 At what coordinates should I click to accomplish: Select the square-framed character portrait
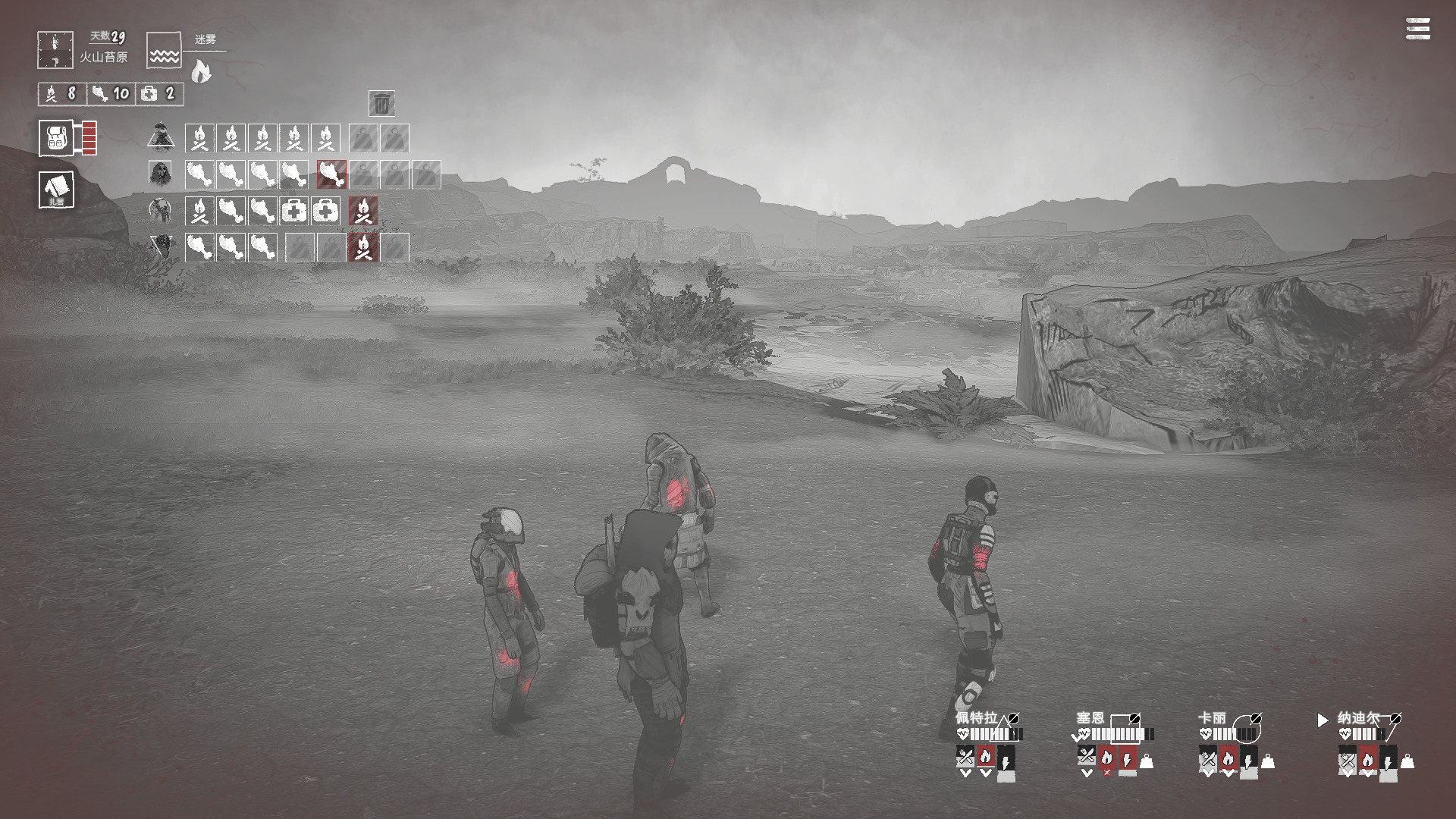pos(160,174)
